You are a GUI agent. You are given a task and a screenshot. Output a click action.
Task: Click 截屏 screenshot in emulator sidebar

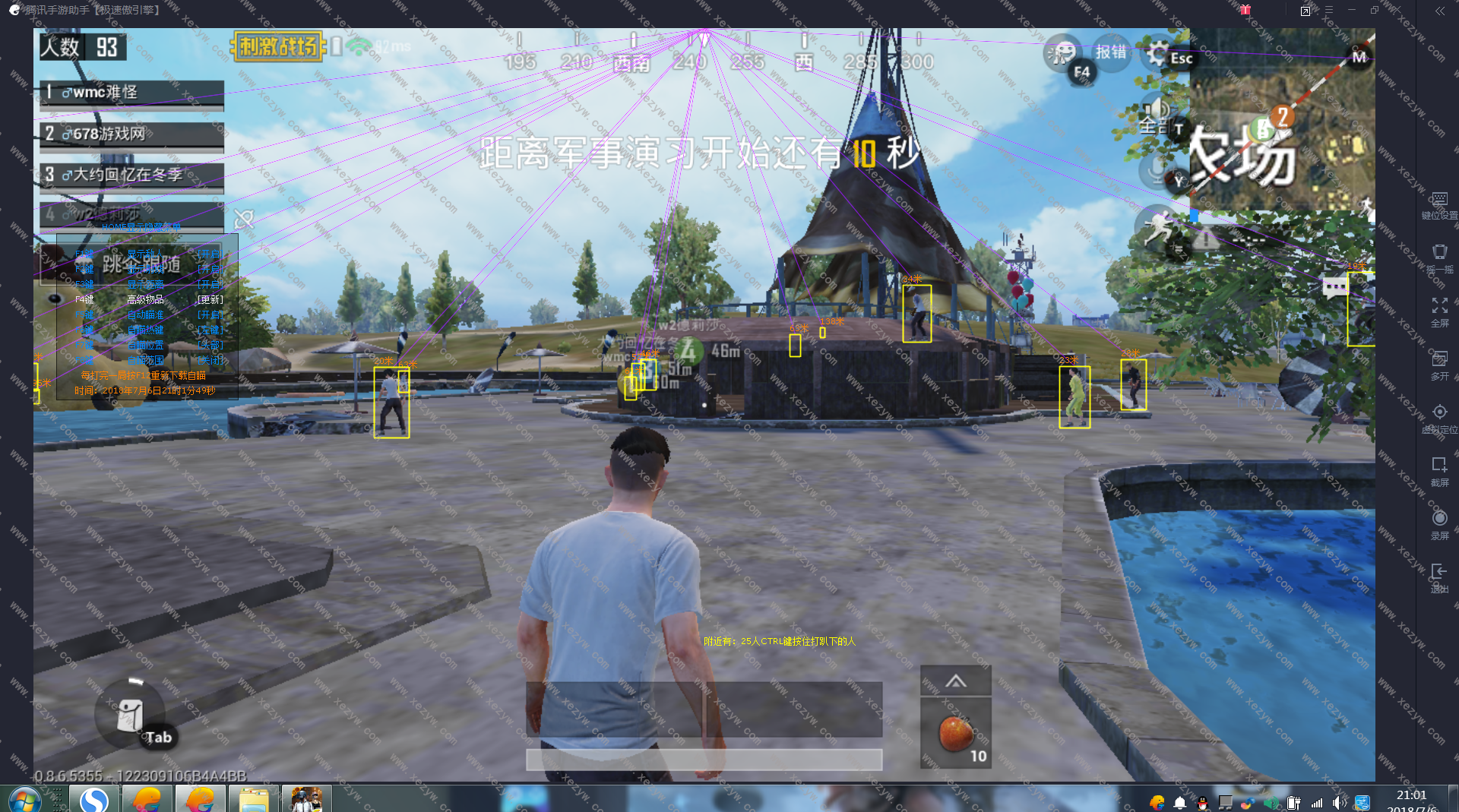(x=1439, y=471)
